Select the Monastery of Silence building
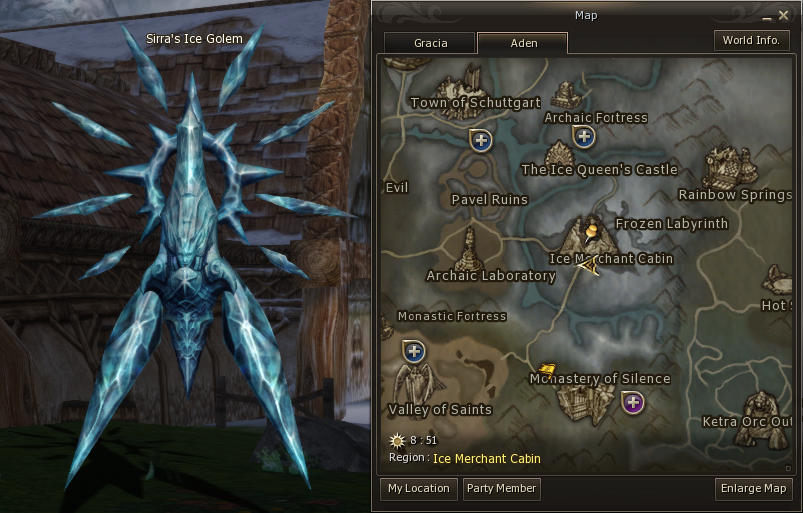This screenshot has height=513, width=803. coord(578,402)
